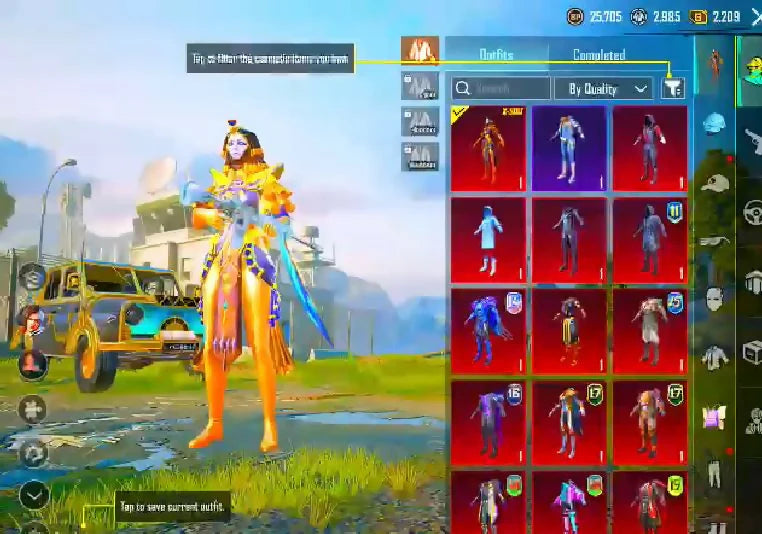Select the active orange outfit preset

420,50
